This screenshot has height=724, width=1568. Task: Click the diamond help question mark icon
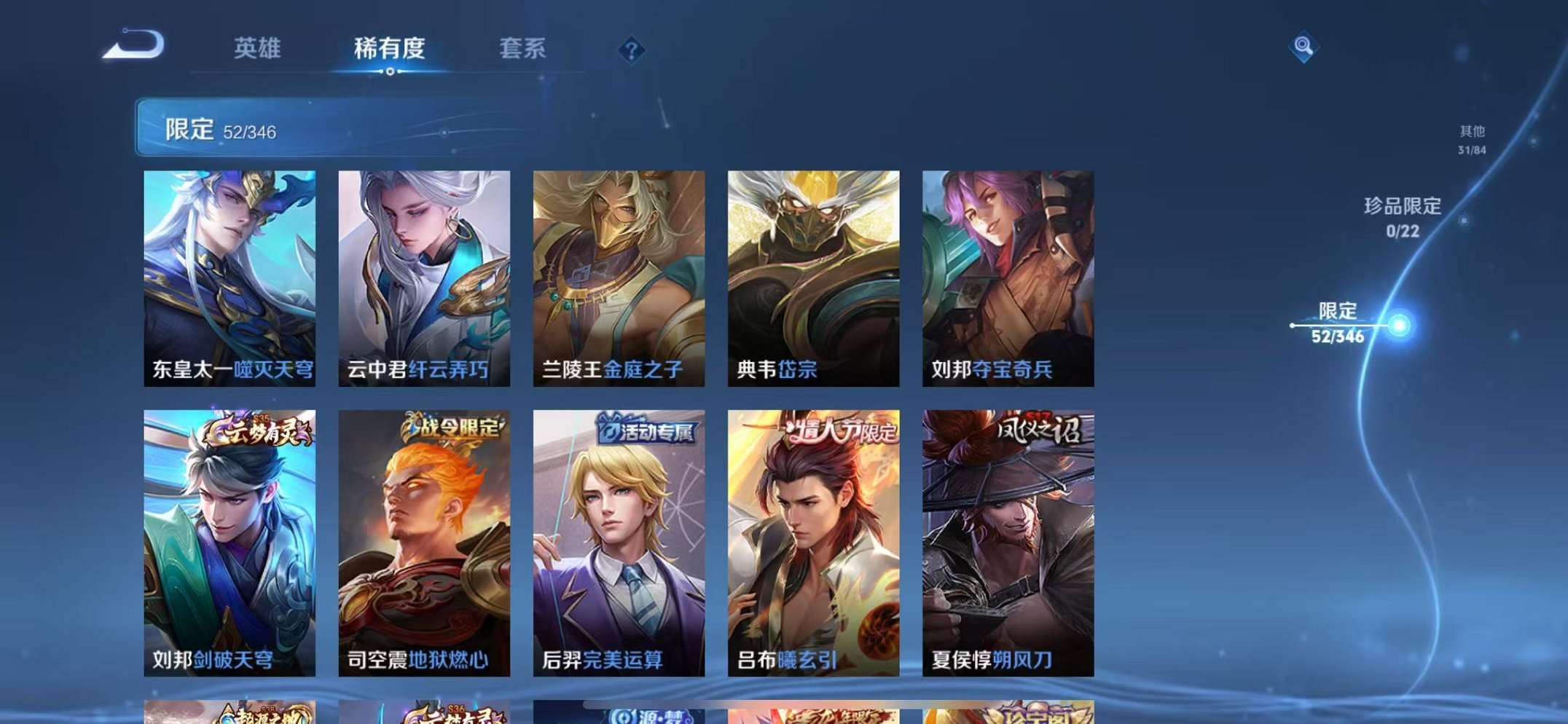631,50
